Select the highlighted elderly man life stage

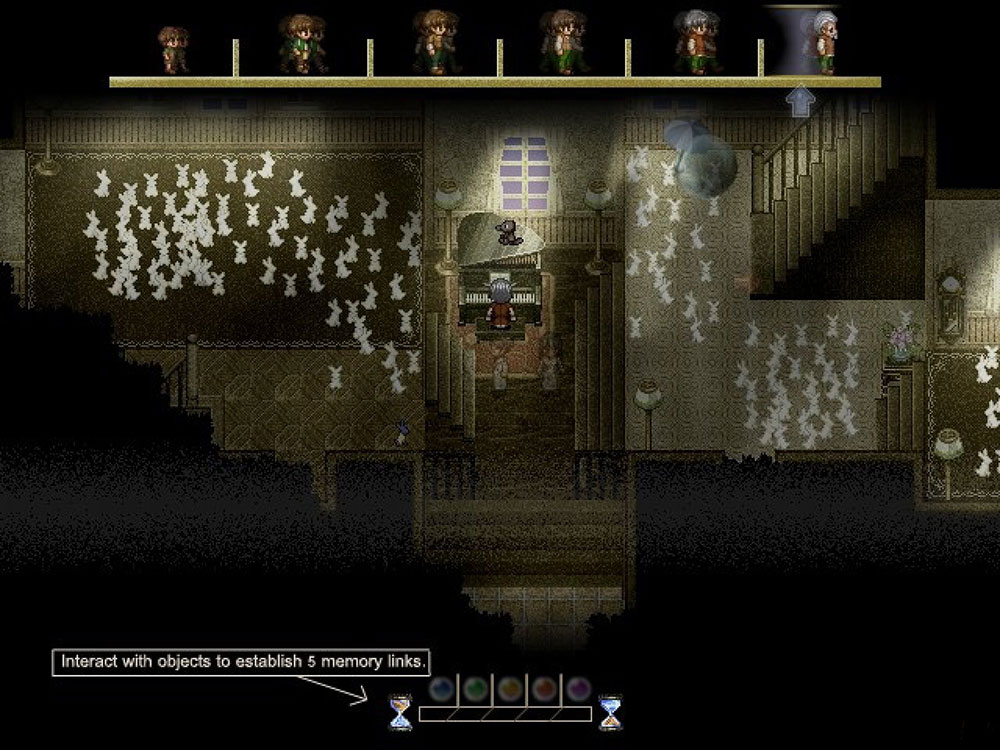pos(822,42)
